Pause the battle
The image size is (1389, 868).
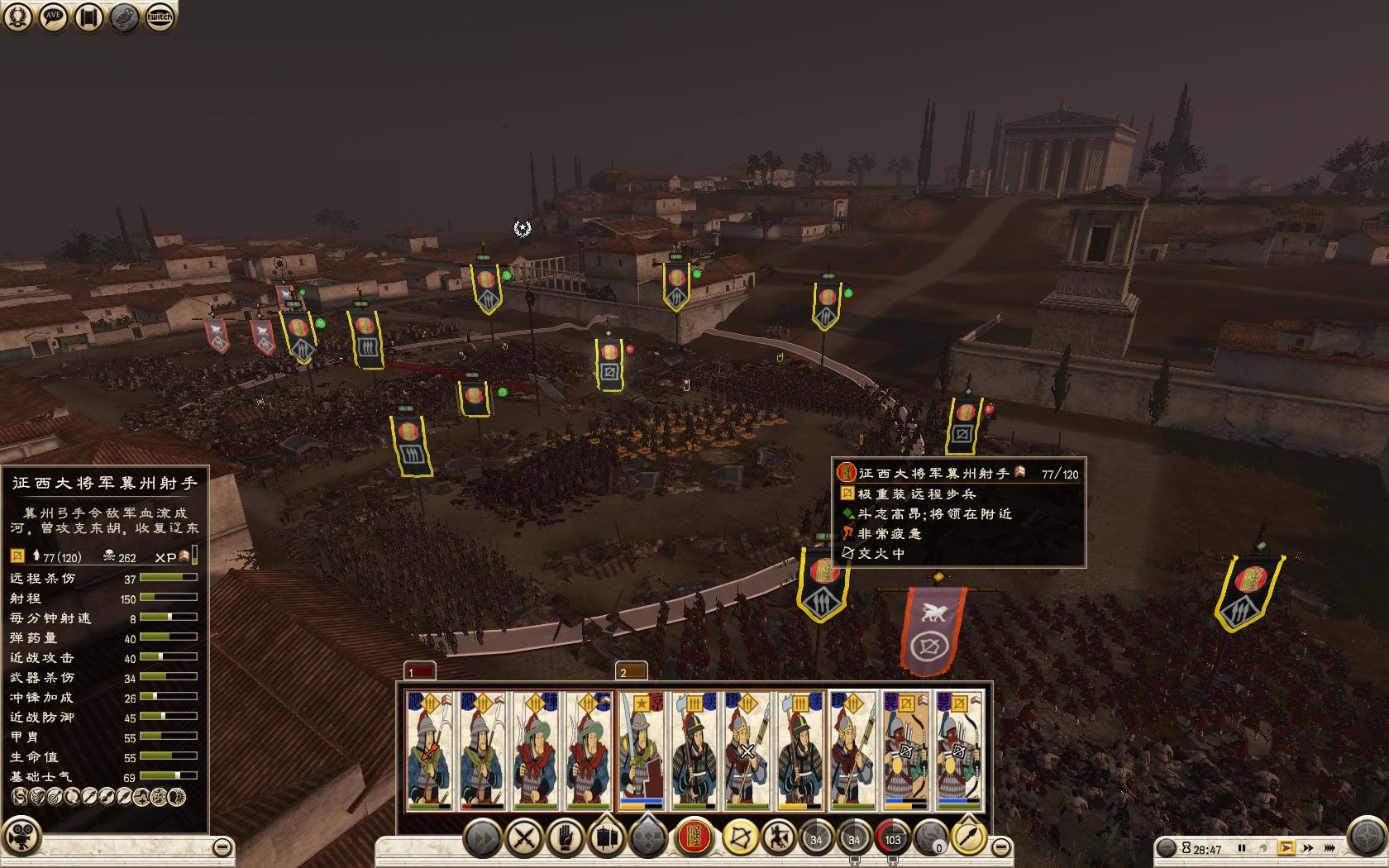click(x=1242, y=848)
